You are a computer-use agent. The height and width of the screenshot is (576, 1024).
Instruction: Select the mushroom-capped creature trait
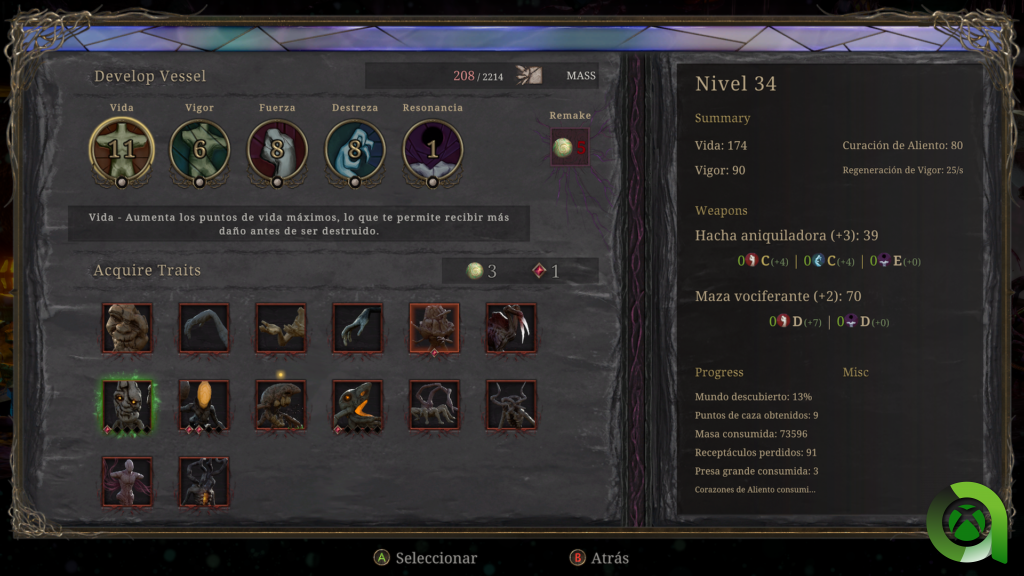pos(281,406)
